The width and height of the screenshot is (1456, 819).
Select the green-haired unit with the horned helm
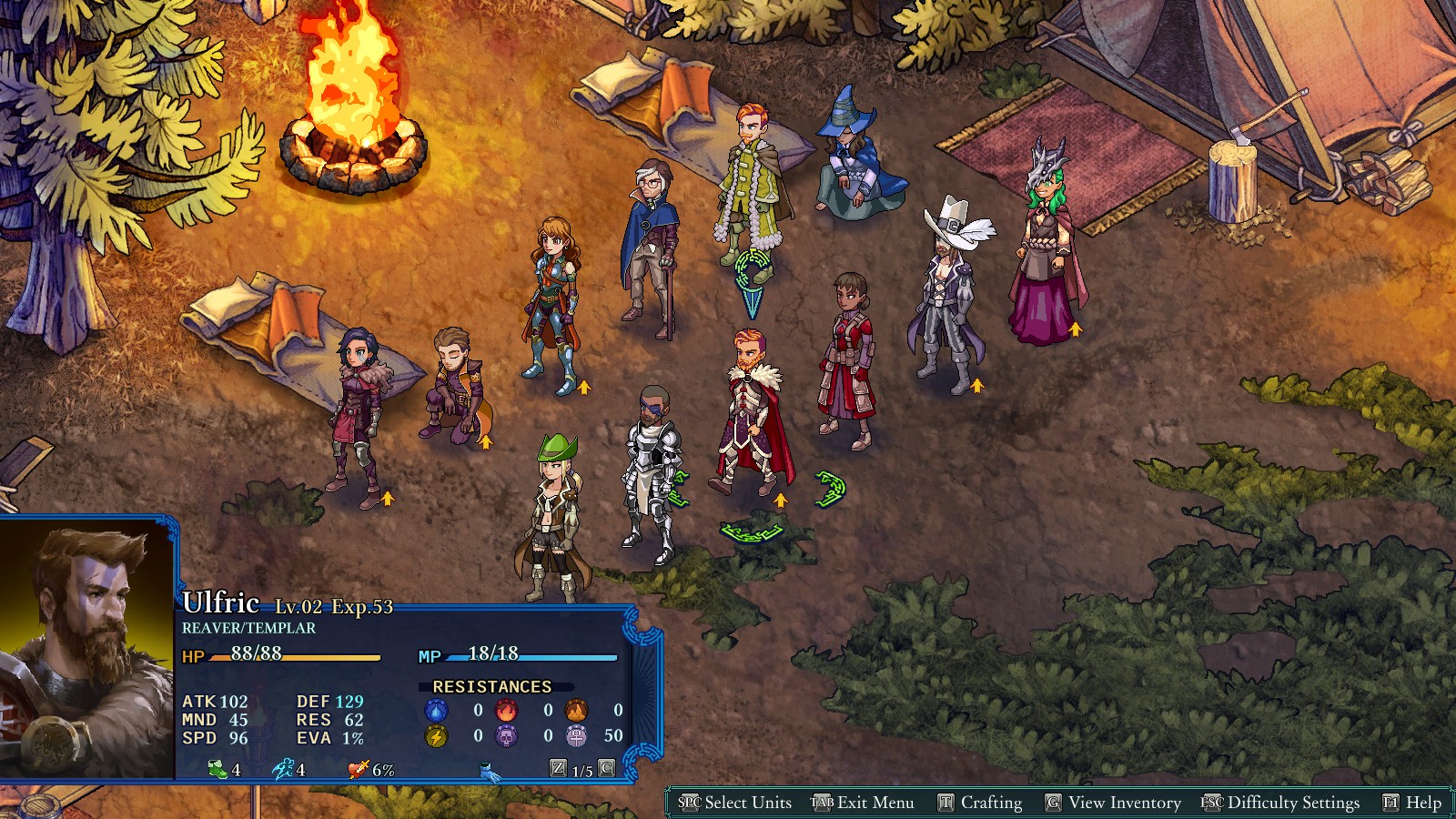(x=1046, y=246)
